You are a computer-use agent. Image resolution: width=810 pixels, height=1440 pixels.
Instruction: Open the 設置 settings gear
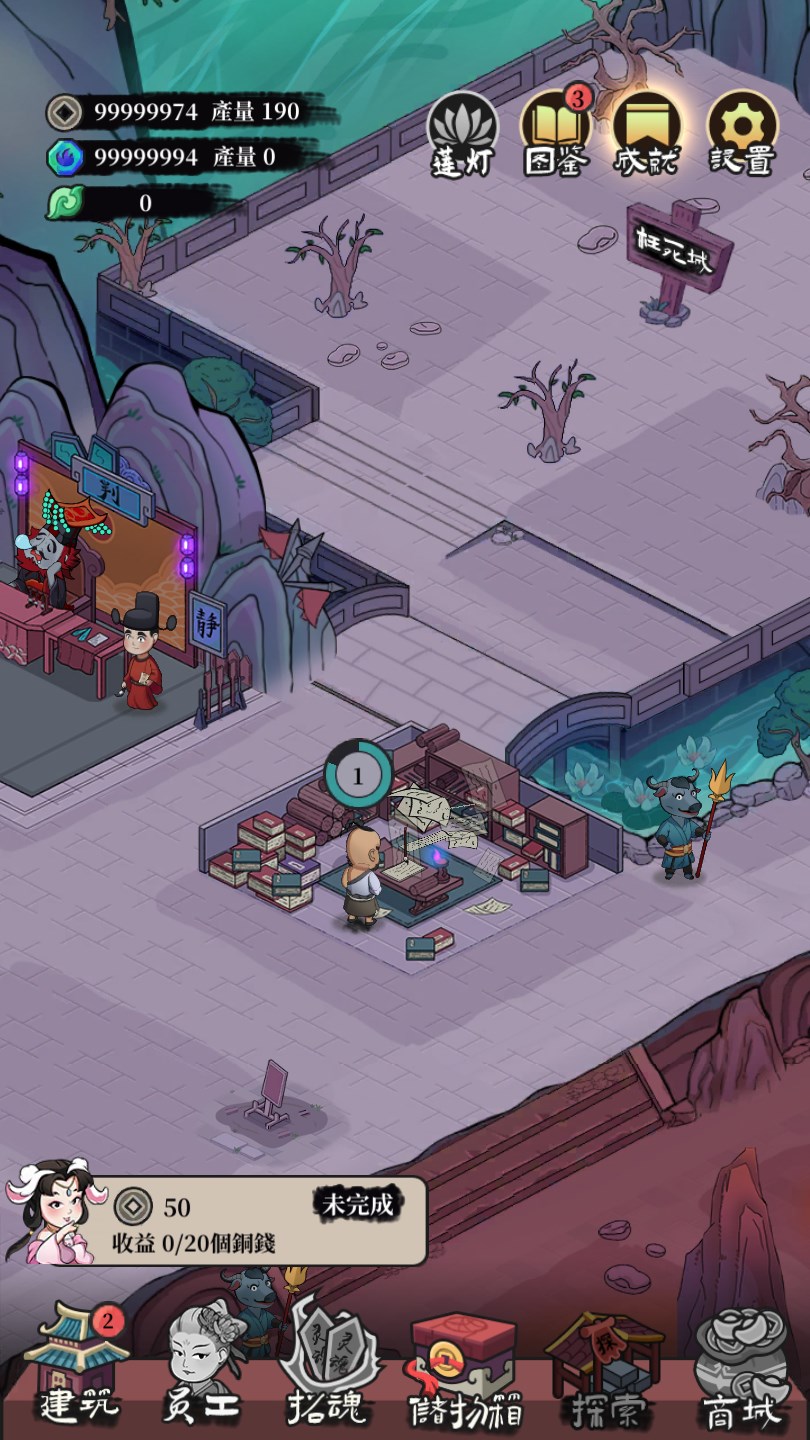(x=742, y=133)
